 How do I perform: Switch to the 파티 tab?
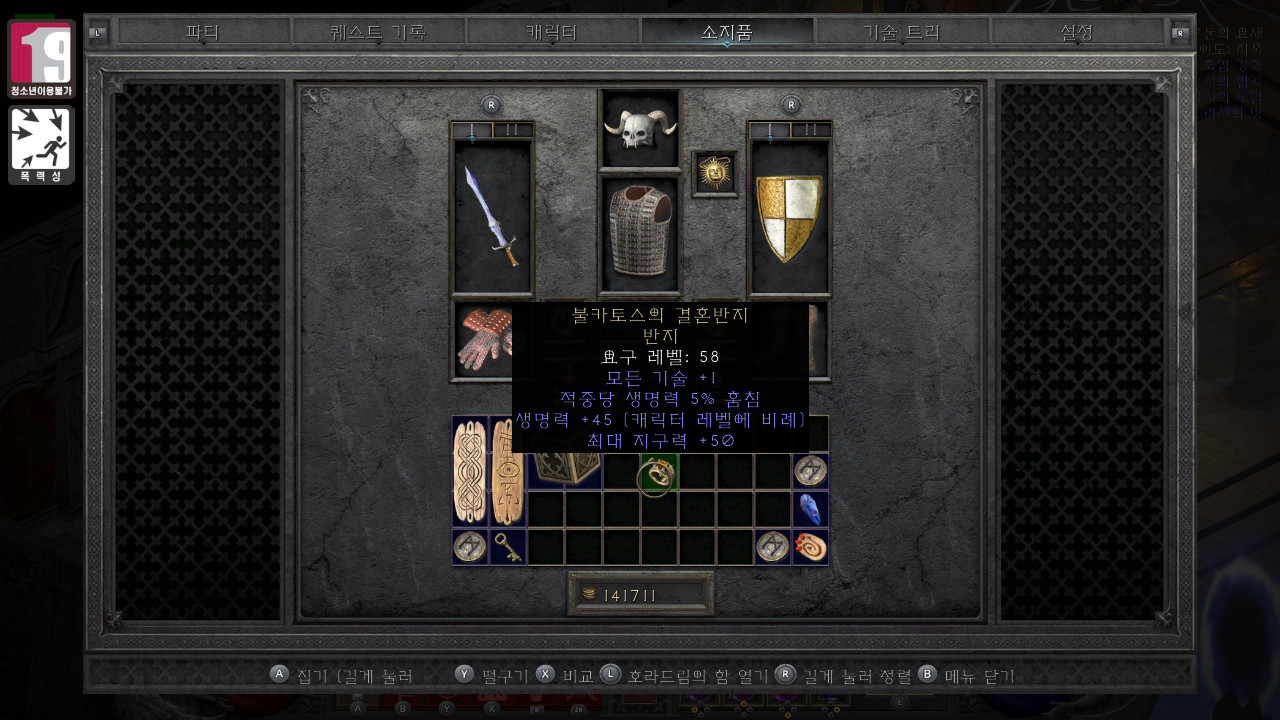tap(203, 32)
